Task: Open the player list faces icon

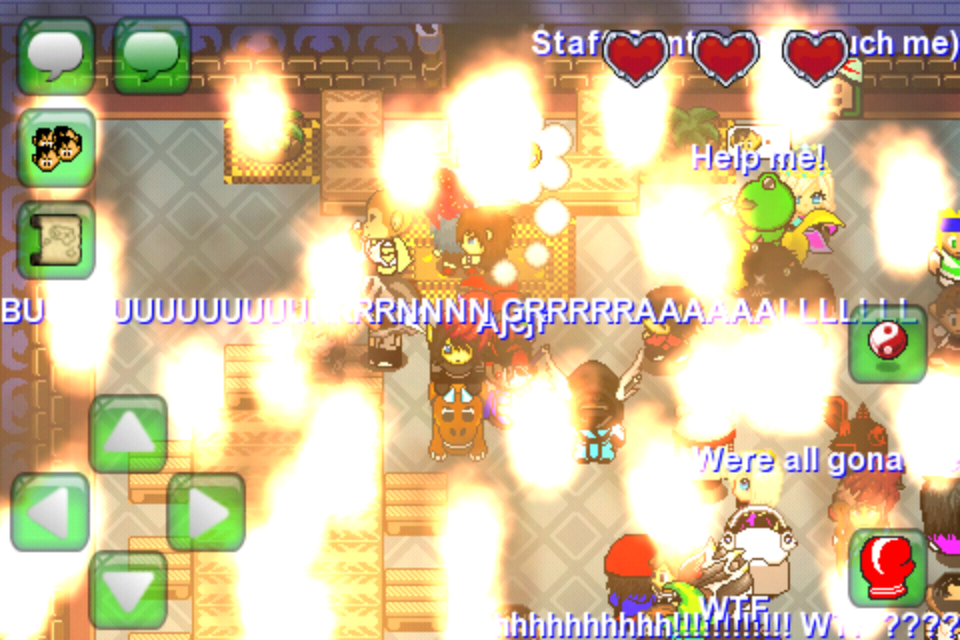Action: coord(56,148)
